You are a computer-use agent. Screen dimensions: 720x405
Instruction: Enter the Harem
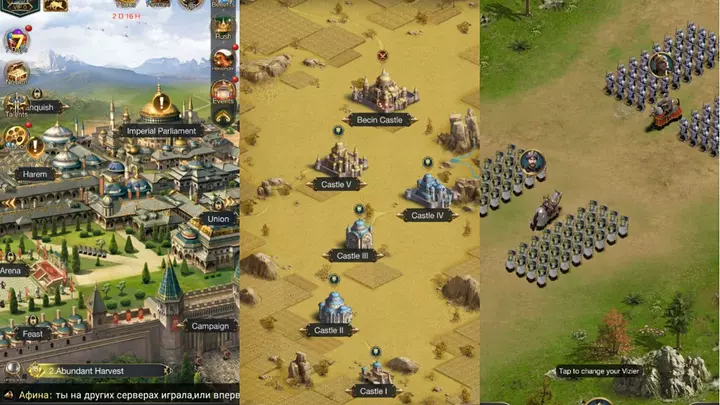point(33,174)
